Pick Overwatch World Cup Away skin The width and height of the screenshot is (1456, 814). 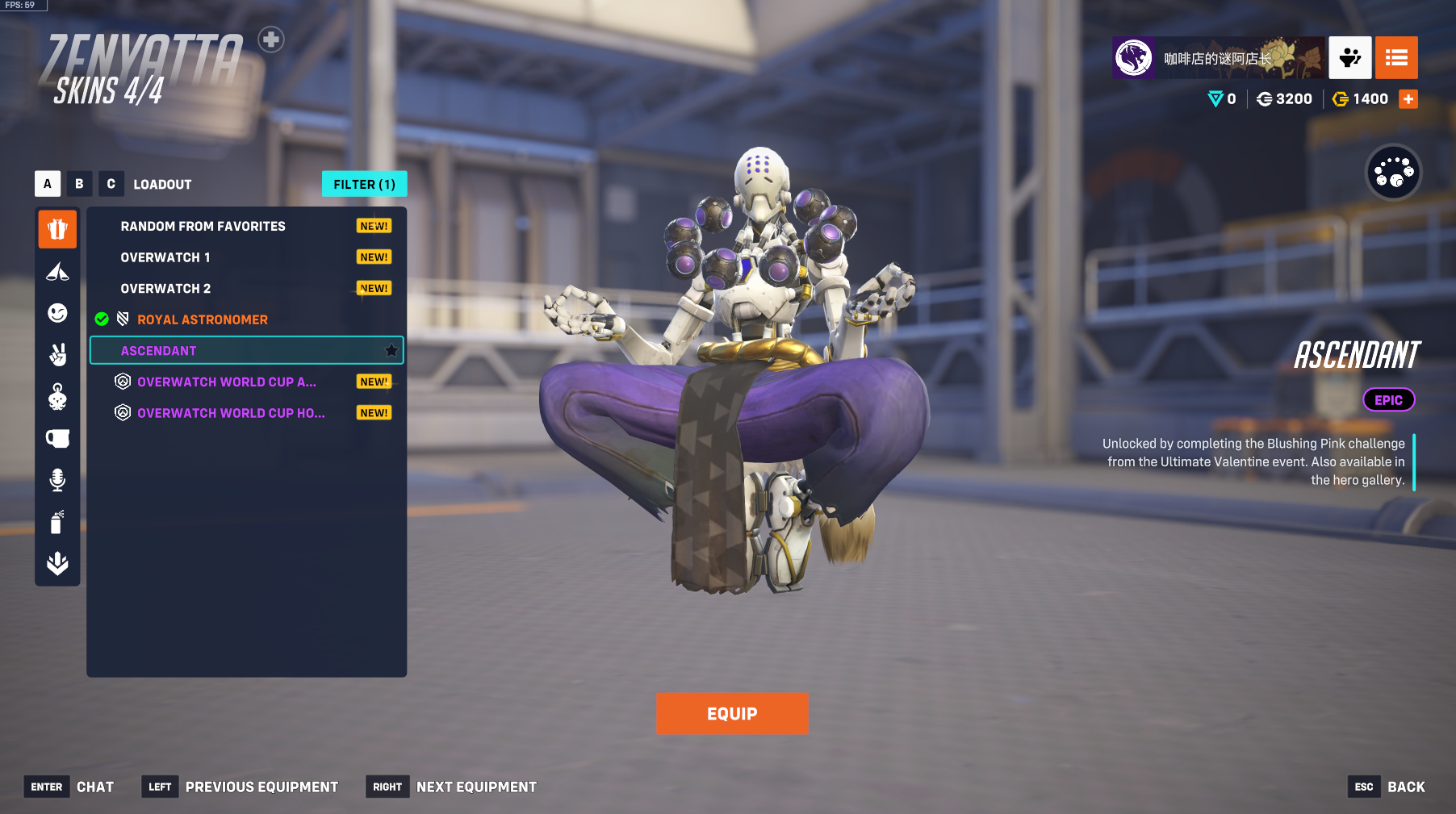[x=226, y=382]
